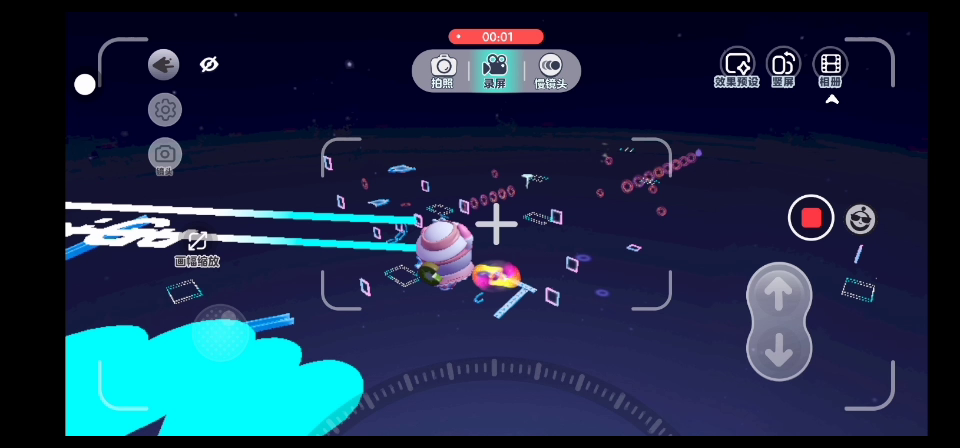Go back with the arrow button
The image size is (960, 448).
(x=164, y=65)
